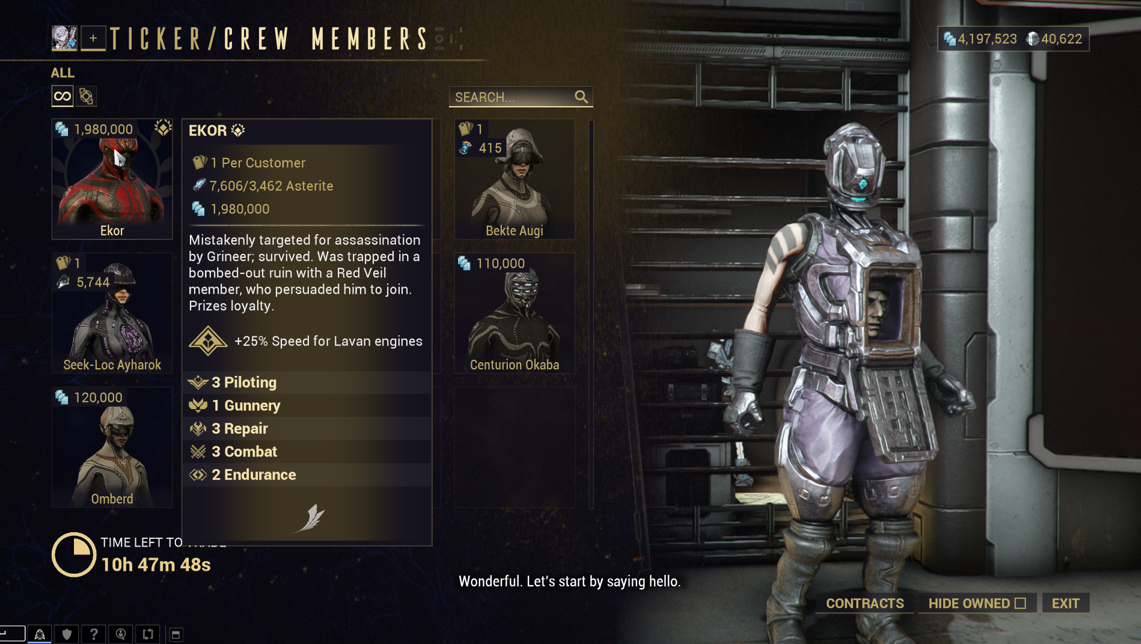1141x644 pixels.
Task: Click the player avatar icon
Action: point(65,38)
